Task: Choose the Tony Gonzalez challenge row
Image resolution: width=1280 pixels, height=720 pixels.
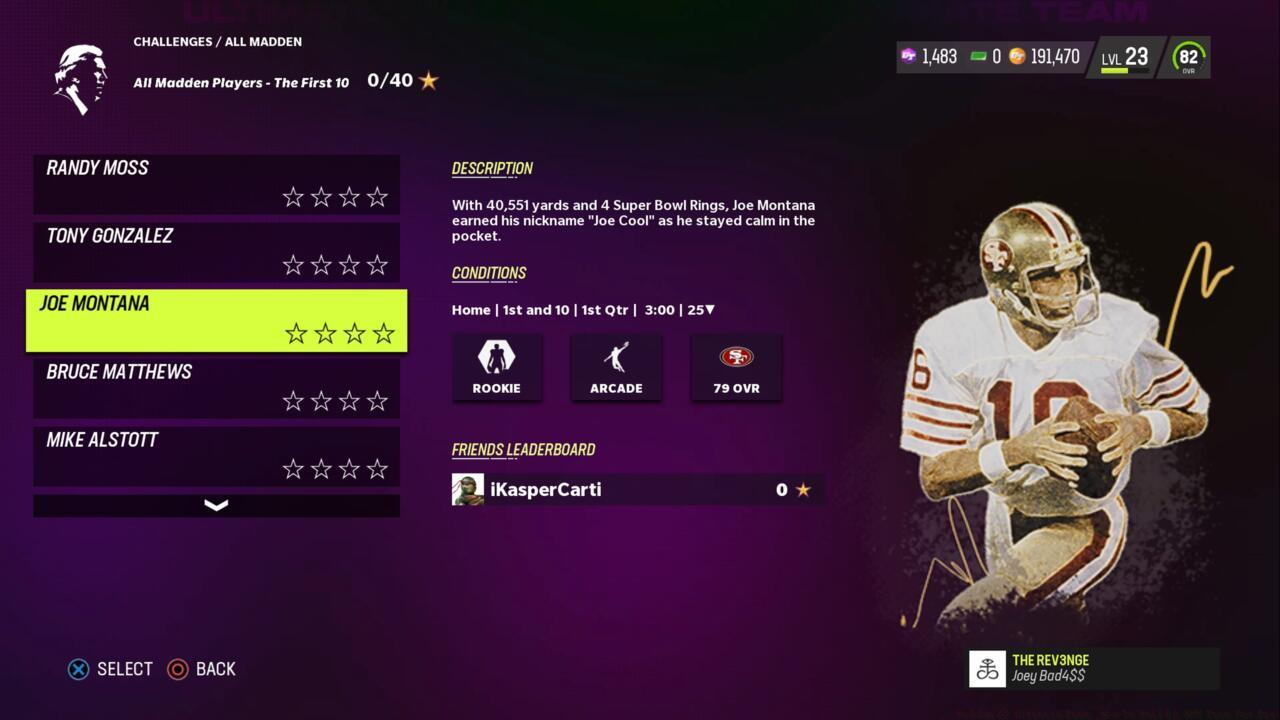Action: [216, 252]
